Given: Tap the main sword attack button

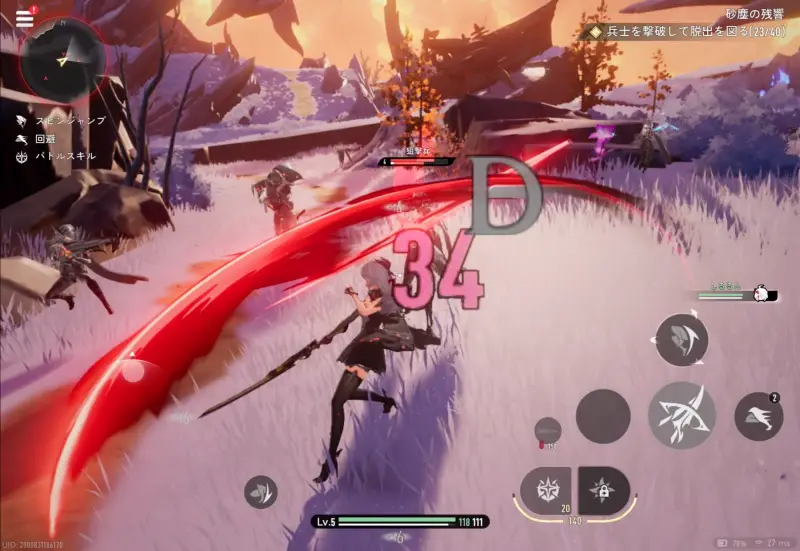Looking at the screenshot, I should (681, 415).
